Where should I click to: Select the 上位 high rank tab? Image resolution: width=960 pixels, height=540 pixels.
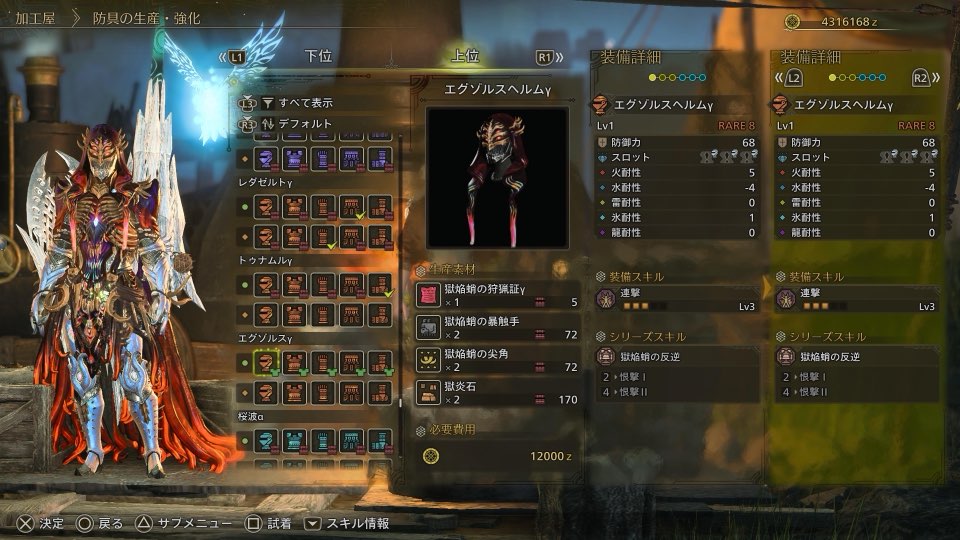tap(465, 57)
